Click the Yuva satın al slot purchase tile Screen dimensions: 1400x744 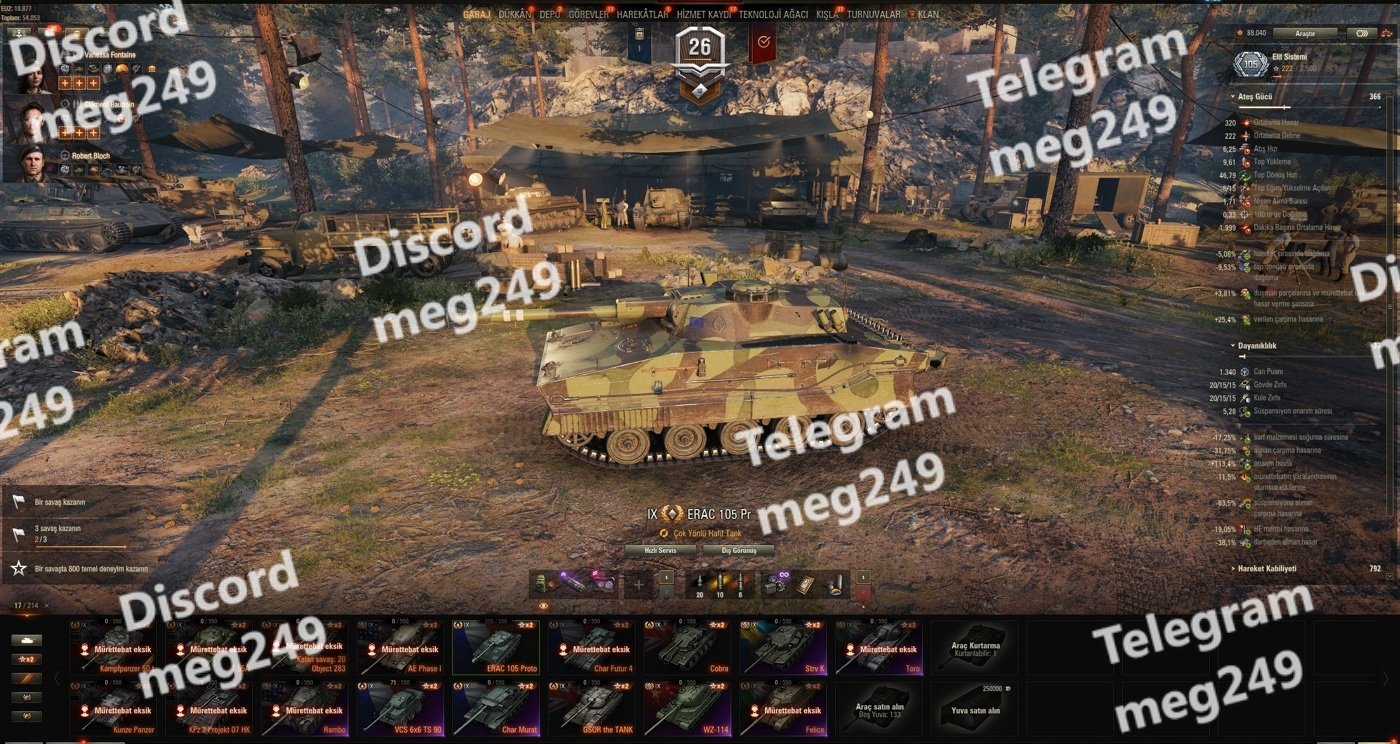(x=976, y=708)
